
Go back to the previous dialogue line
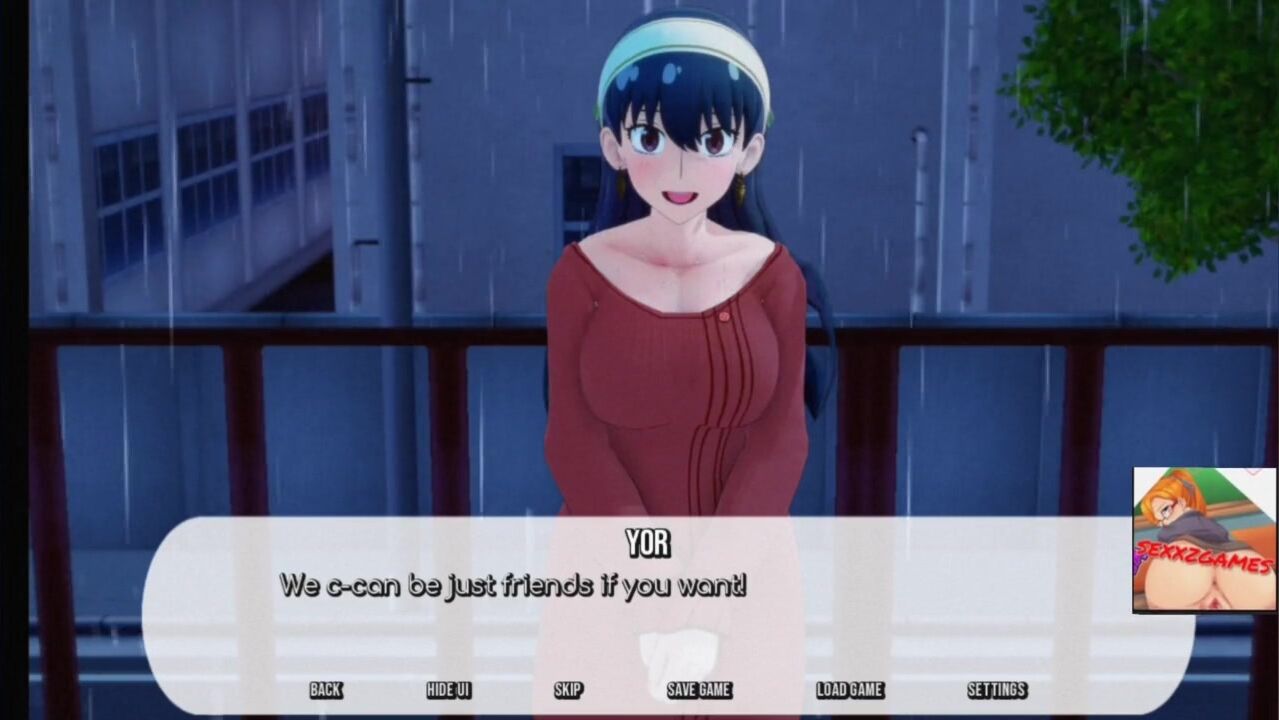click(325, 690)
